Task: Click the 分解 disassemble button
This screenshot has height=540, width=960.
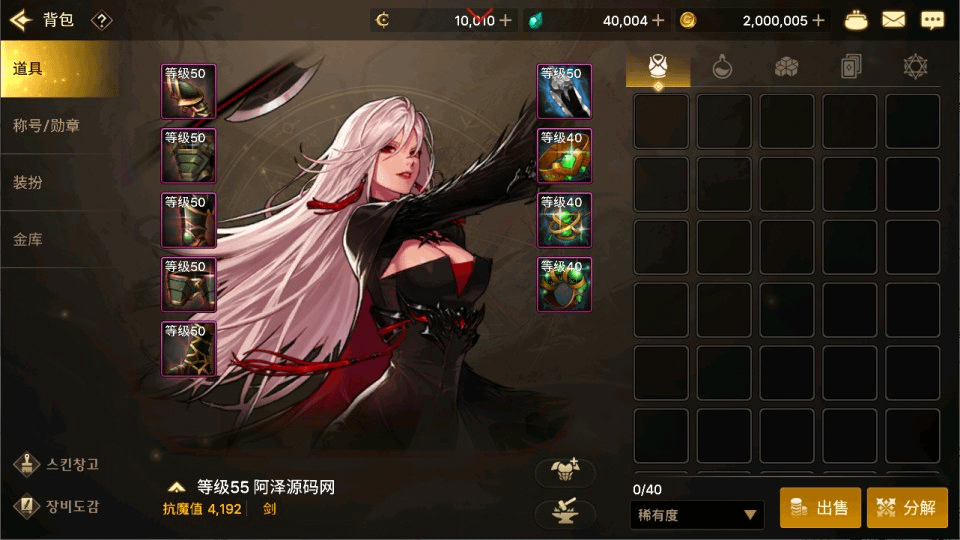Action: [x=907, y=508]
